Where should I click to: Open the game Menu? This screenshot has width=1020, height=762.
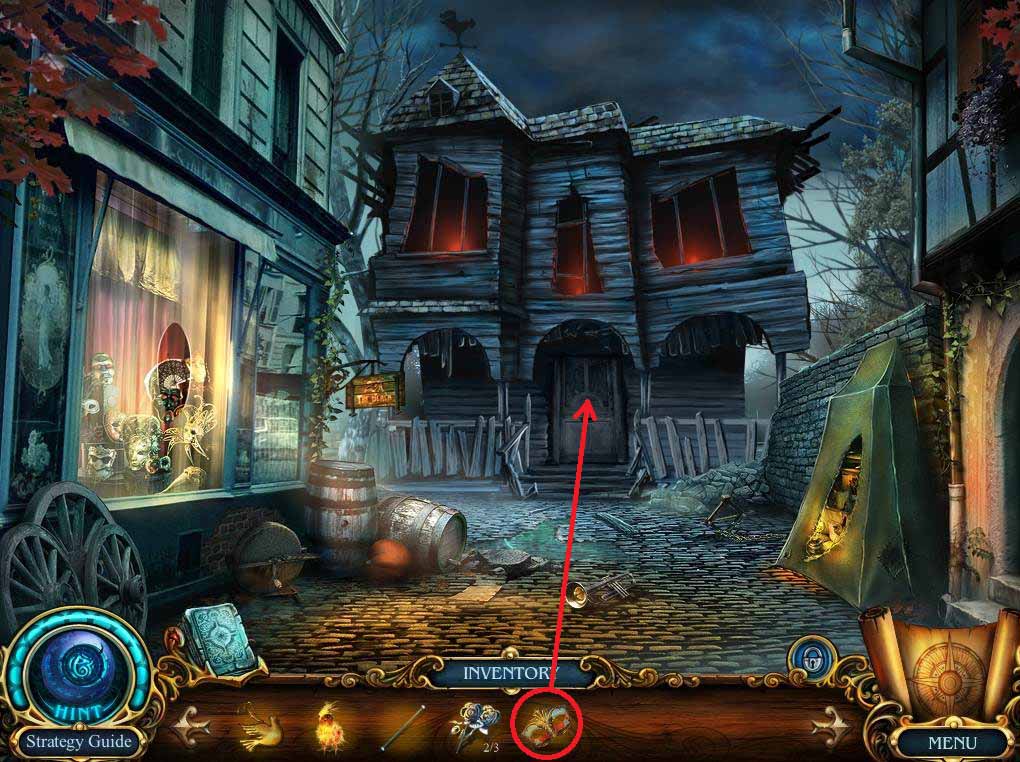point(951,743)
